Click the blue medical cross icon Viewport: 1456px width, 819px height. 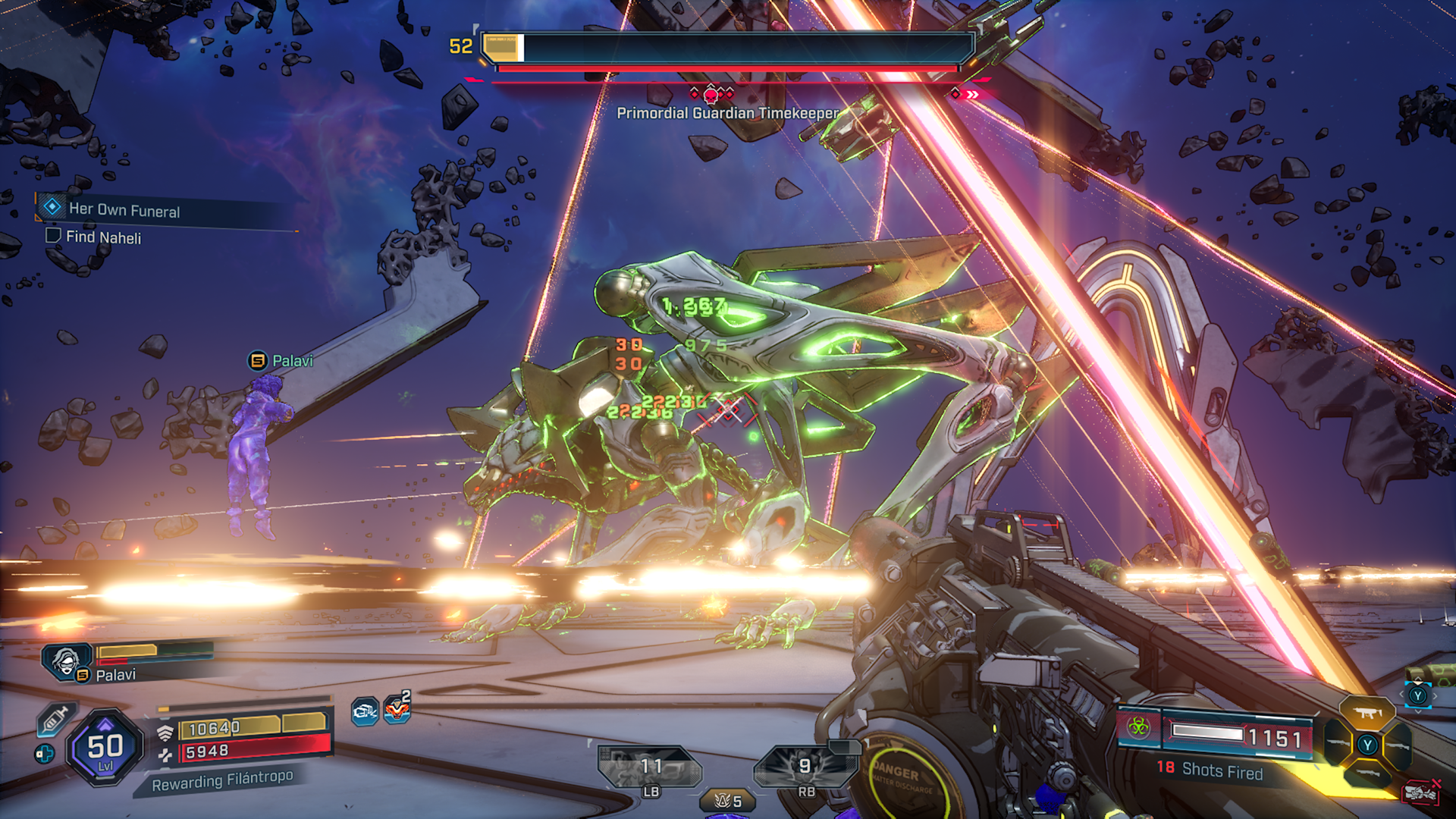pyautogui.click(x=45, y=754)
